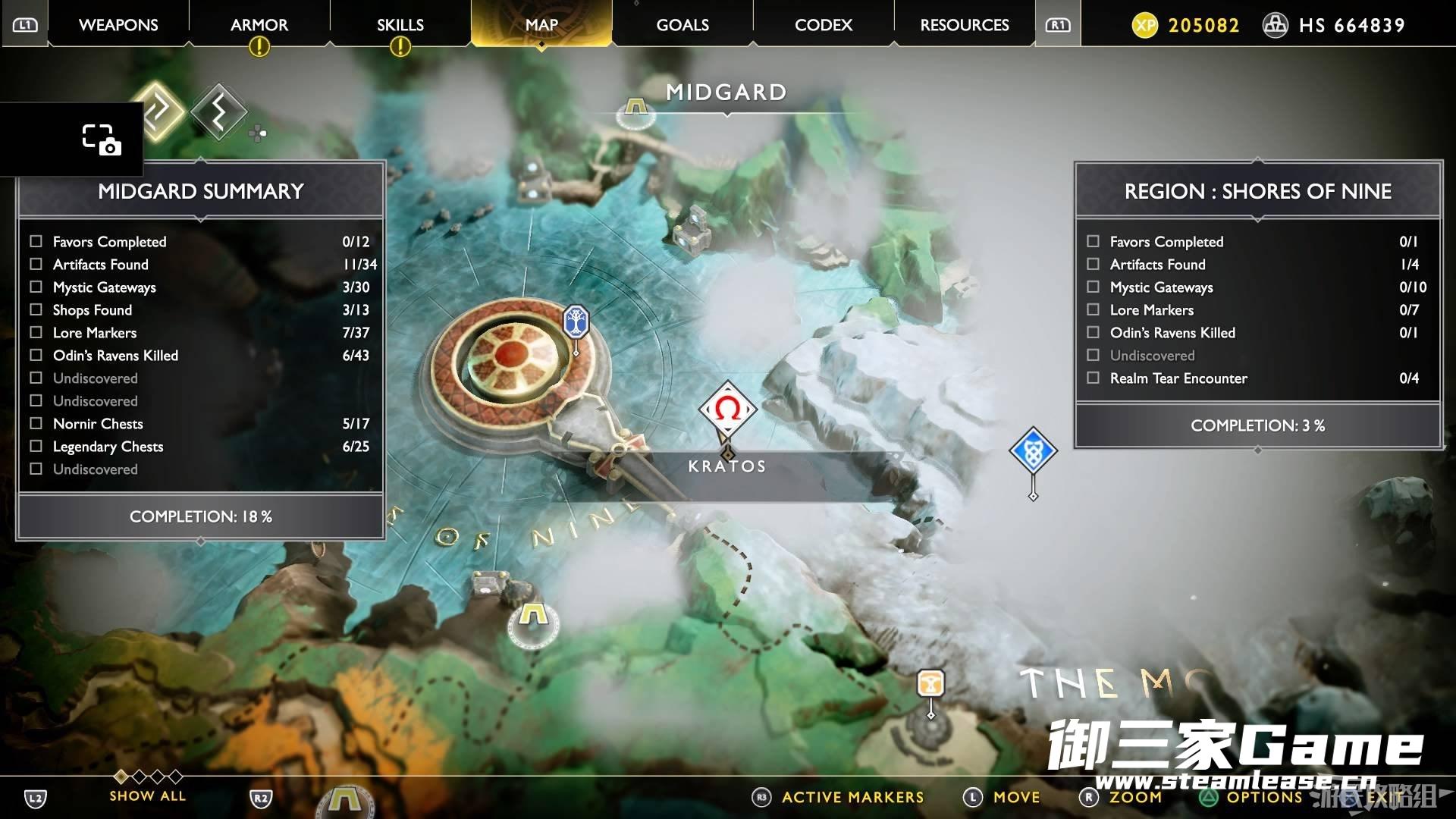The width and height of the screenshot is (1456, 819).
Task: Open the Armor tab
Action: [x=259, y=25]
